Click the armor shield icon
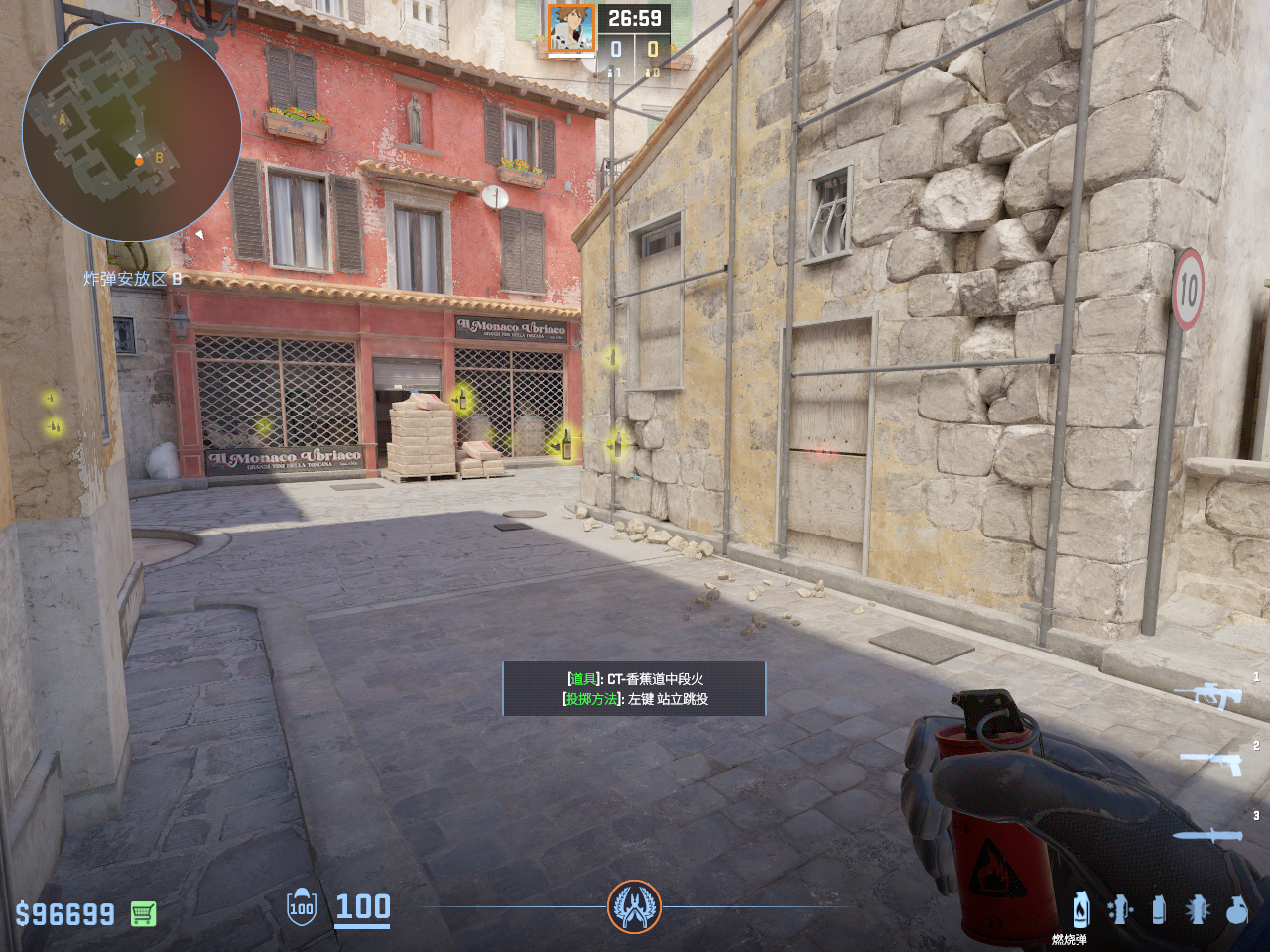 [x=301, y=907]
